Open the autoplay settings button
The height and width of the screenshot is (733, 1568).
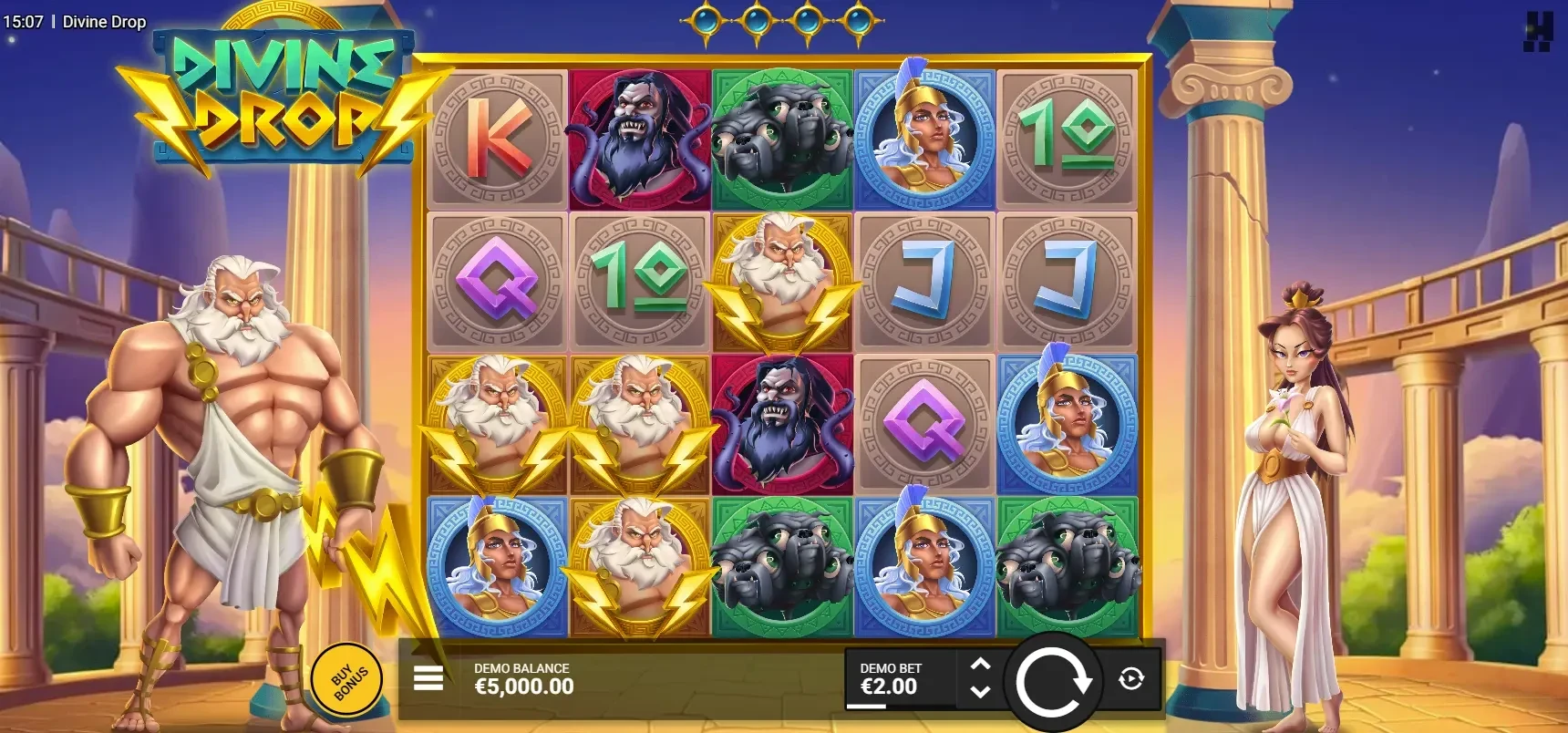tap(1131, 679)
